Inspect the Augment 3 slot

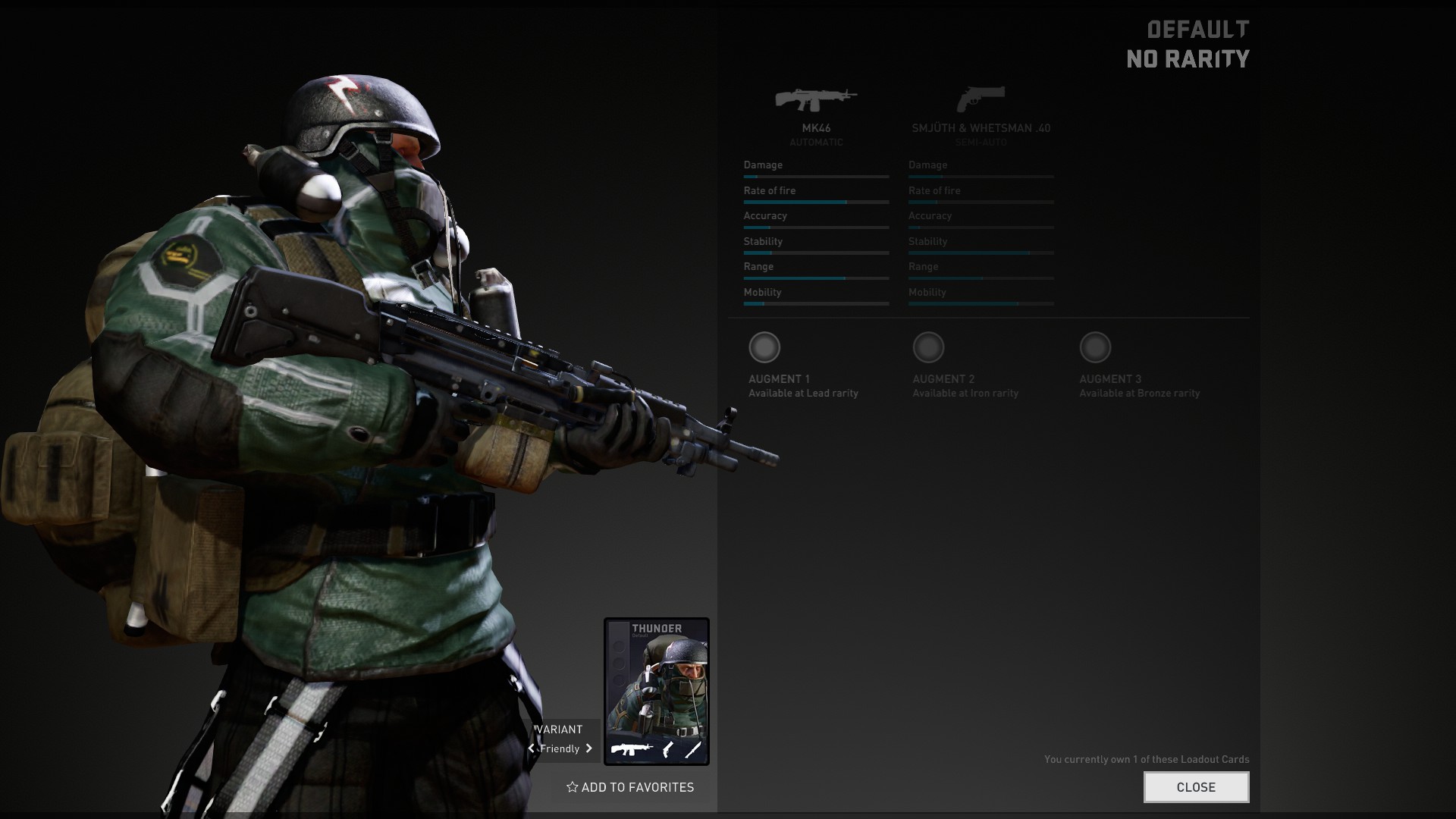pos(1095,347)
